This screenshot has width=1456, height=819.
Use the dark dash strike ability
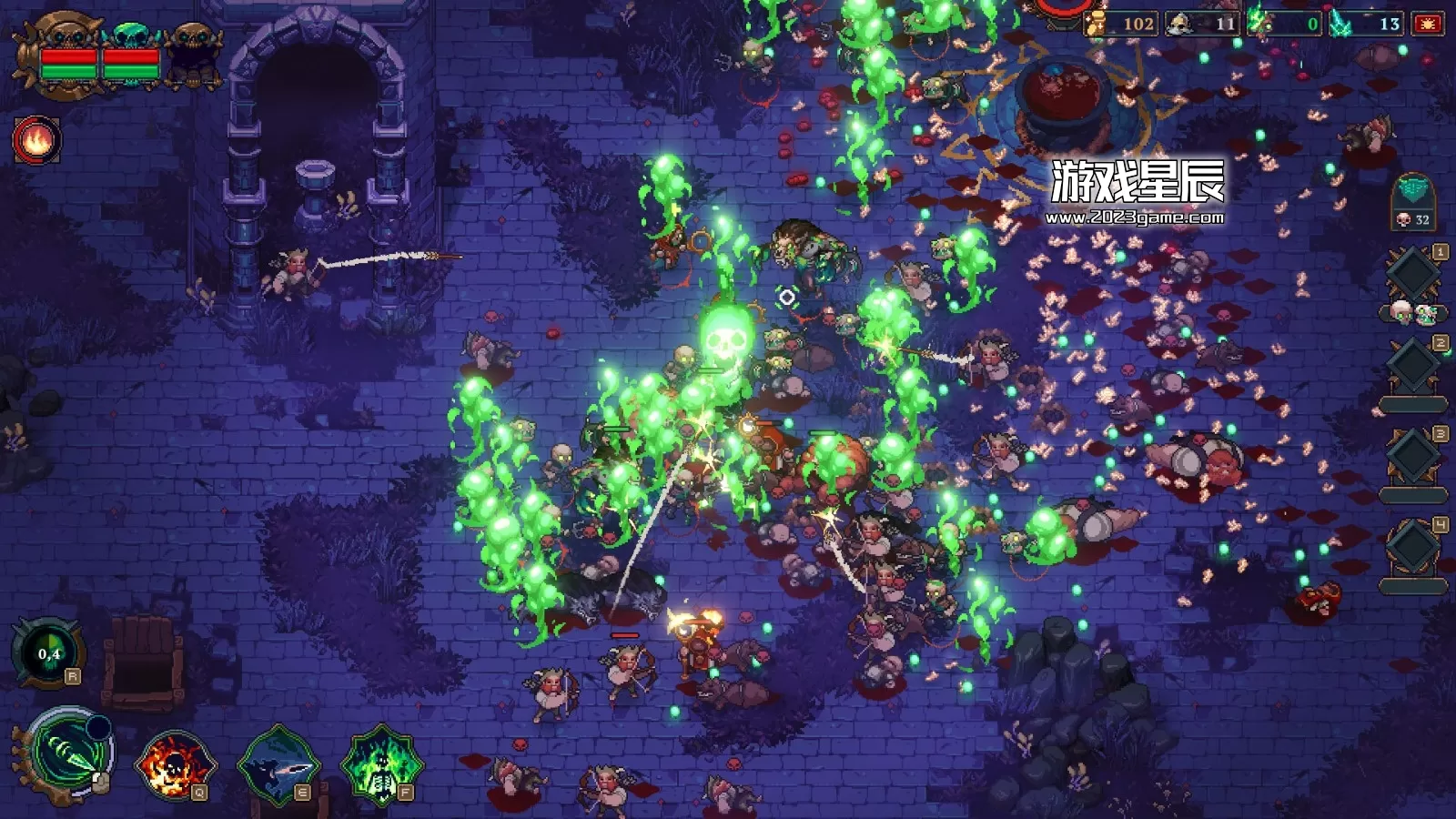[278, 766]
